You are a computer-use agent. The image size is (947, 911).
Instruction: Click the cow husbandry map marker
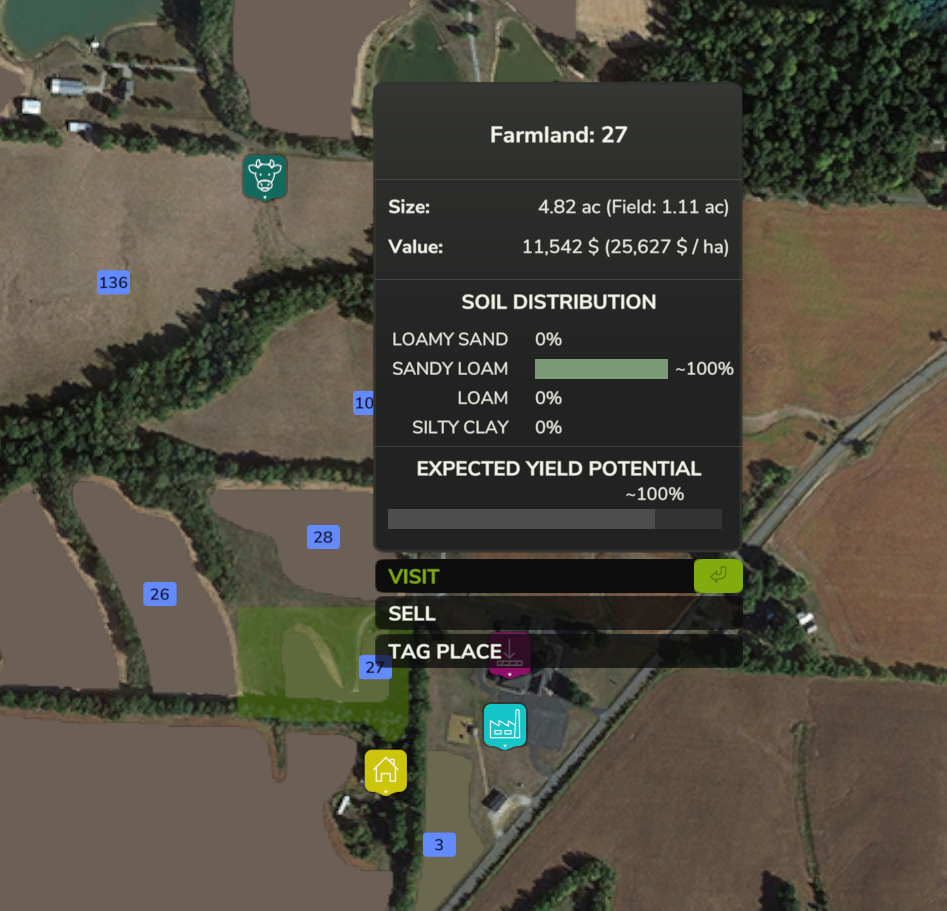tap(265, 176)
